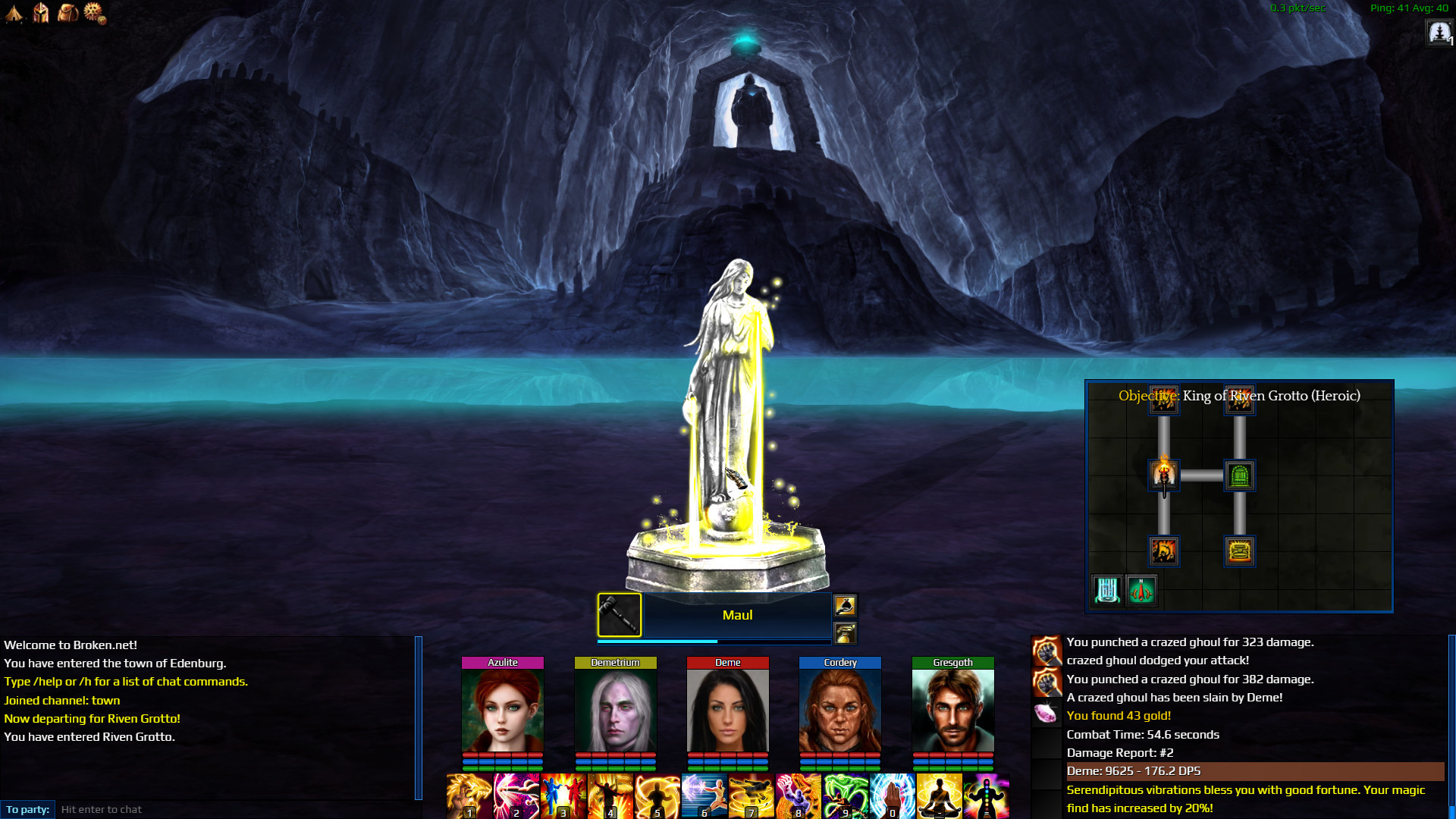This screenshot has height=819, width=1456.
Task: Select the golden treasure chest room
Action: pyautogui.click(x=1239, y=551)
